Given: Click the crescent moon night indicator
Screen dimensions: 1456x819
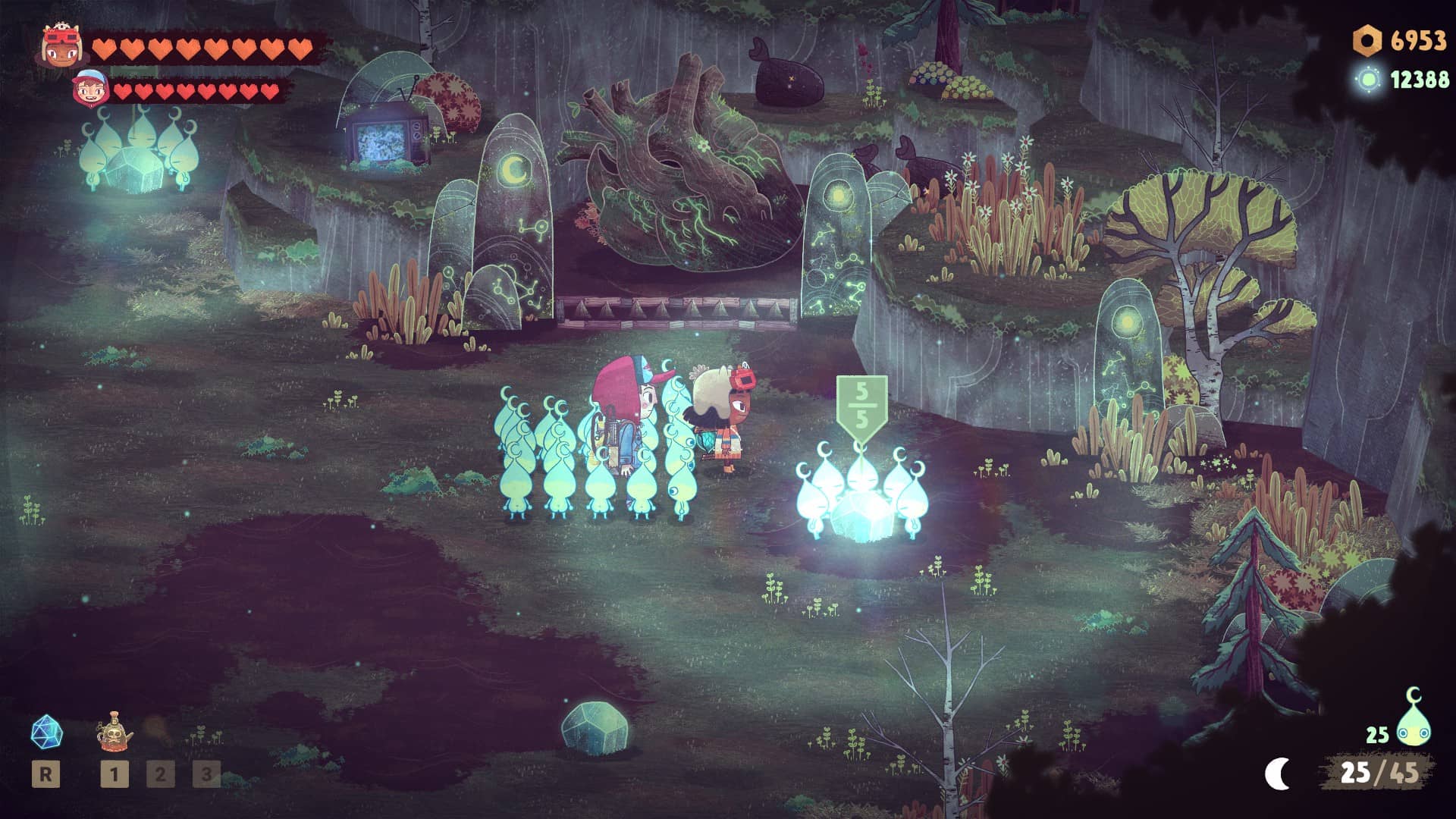Looking at the screenshot, I should (x=1278, y=773).
